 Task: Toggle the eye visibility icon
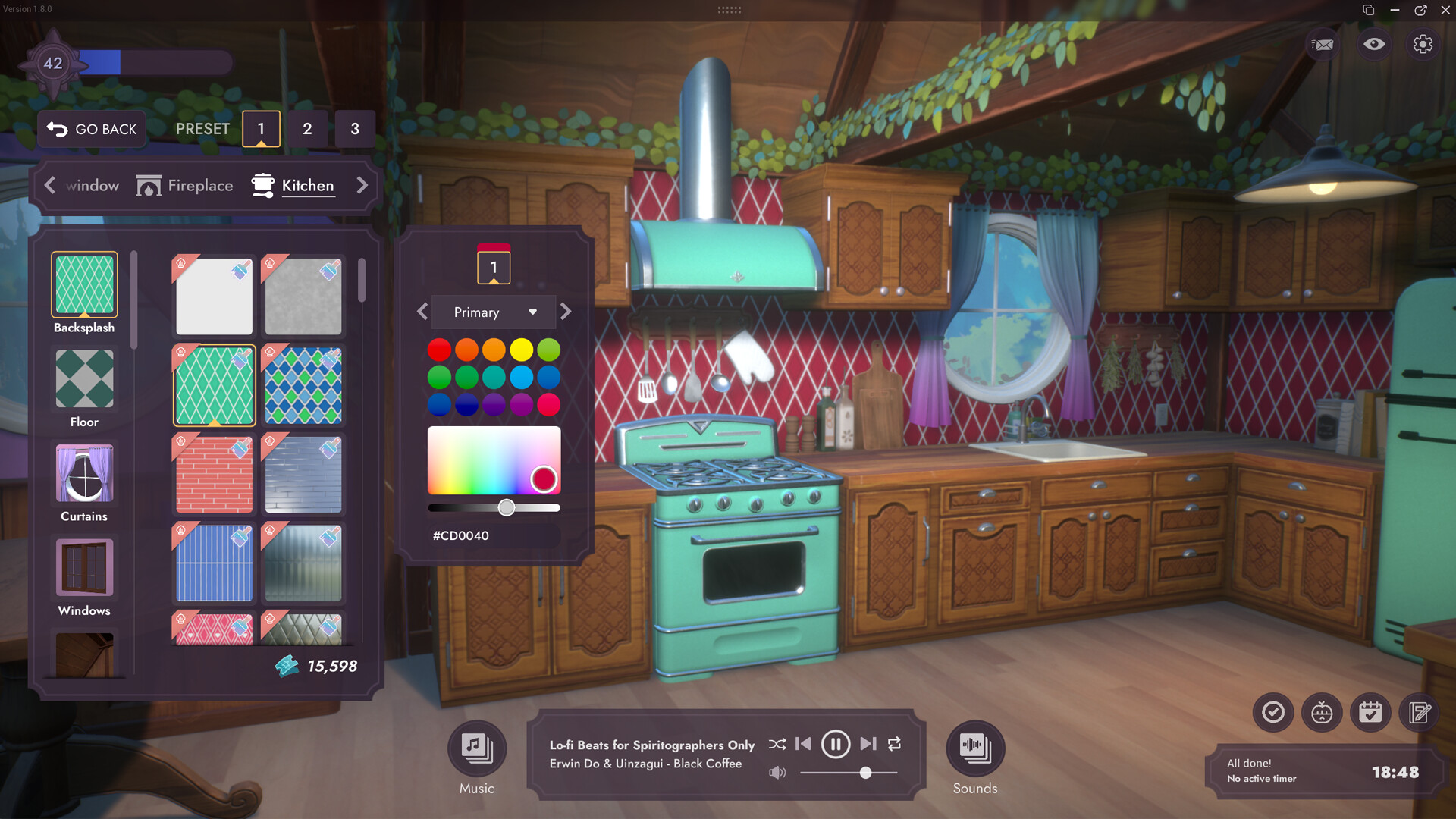click(1373, 44)
